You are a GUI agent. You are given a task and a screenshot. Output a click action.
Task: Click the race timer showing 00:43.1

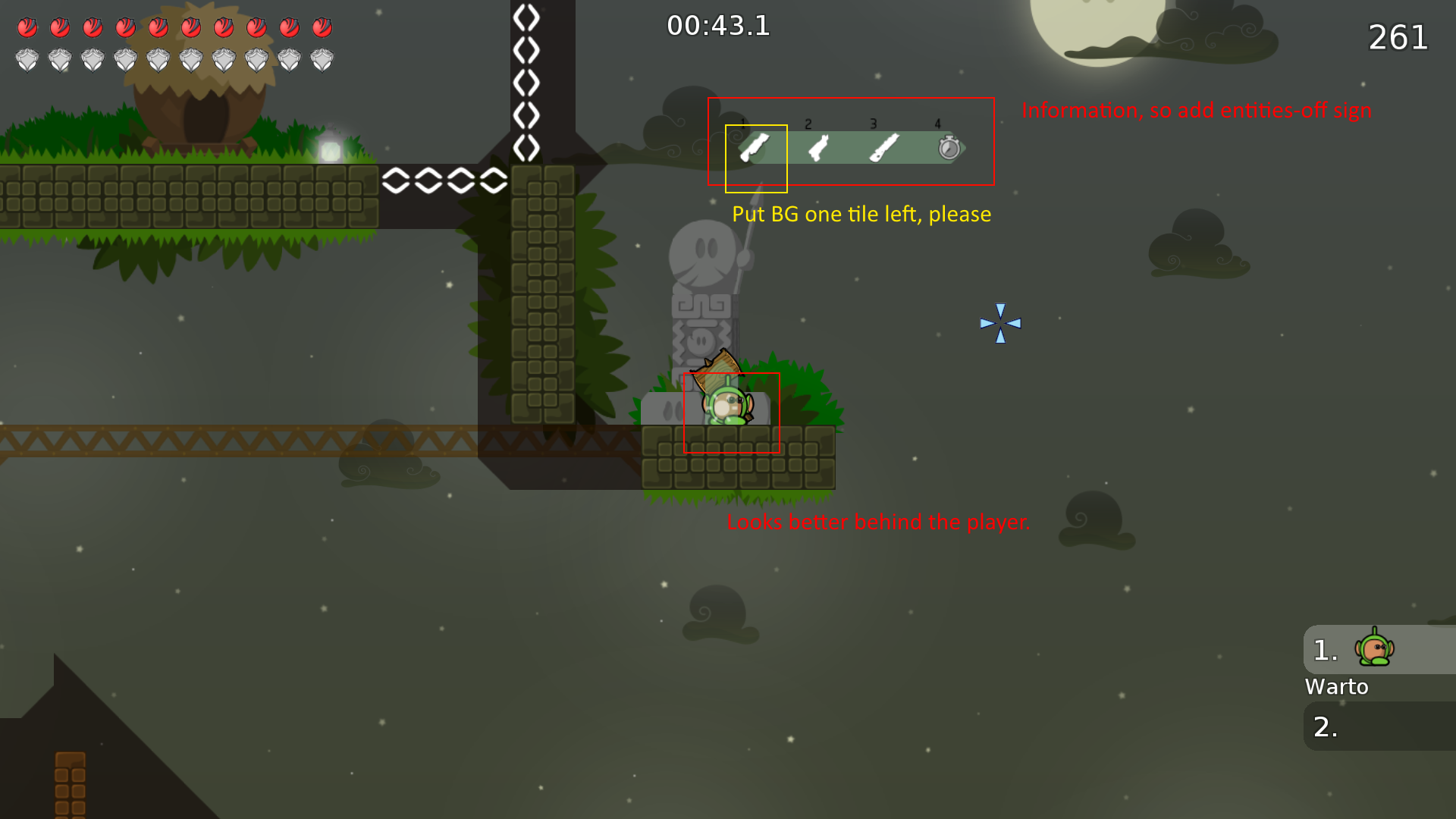pyautogui.click(x=717, y=26)
